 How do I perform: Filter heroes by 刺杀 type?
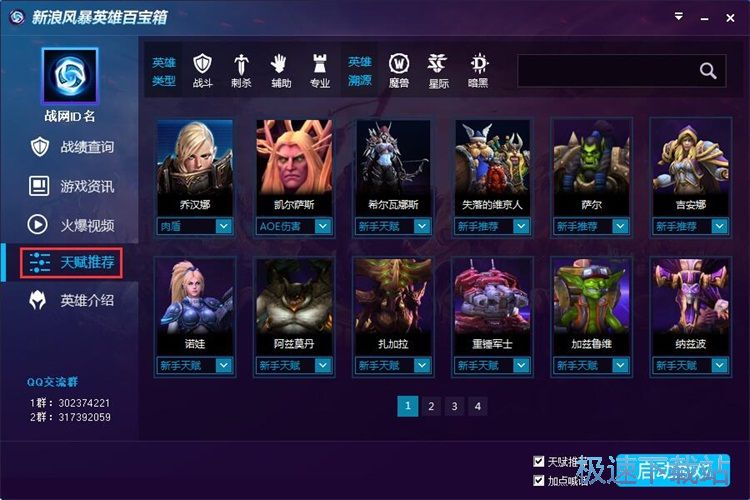(242, 70)
